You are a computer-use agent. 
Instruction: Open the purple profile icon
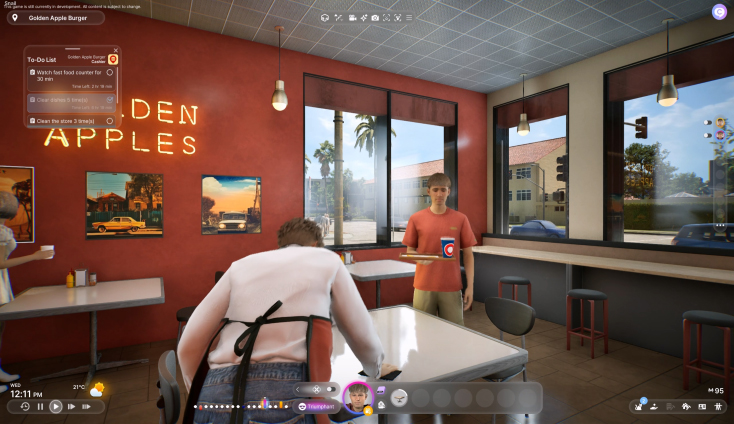[x=719, y=11]
